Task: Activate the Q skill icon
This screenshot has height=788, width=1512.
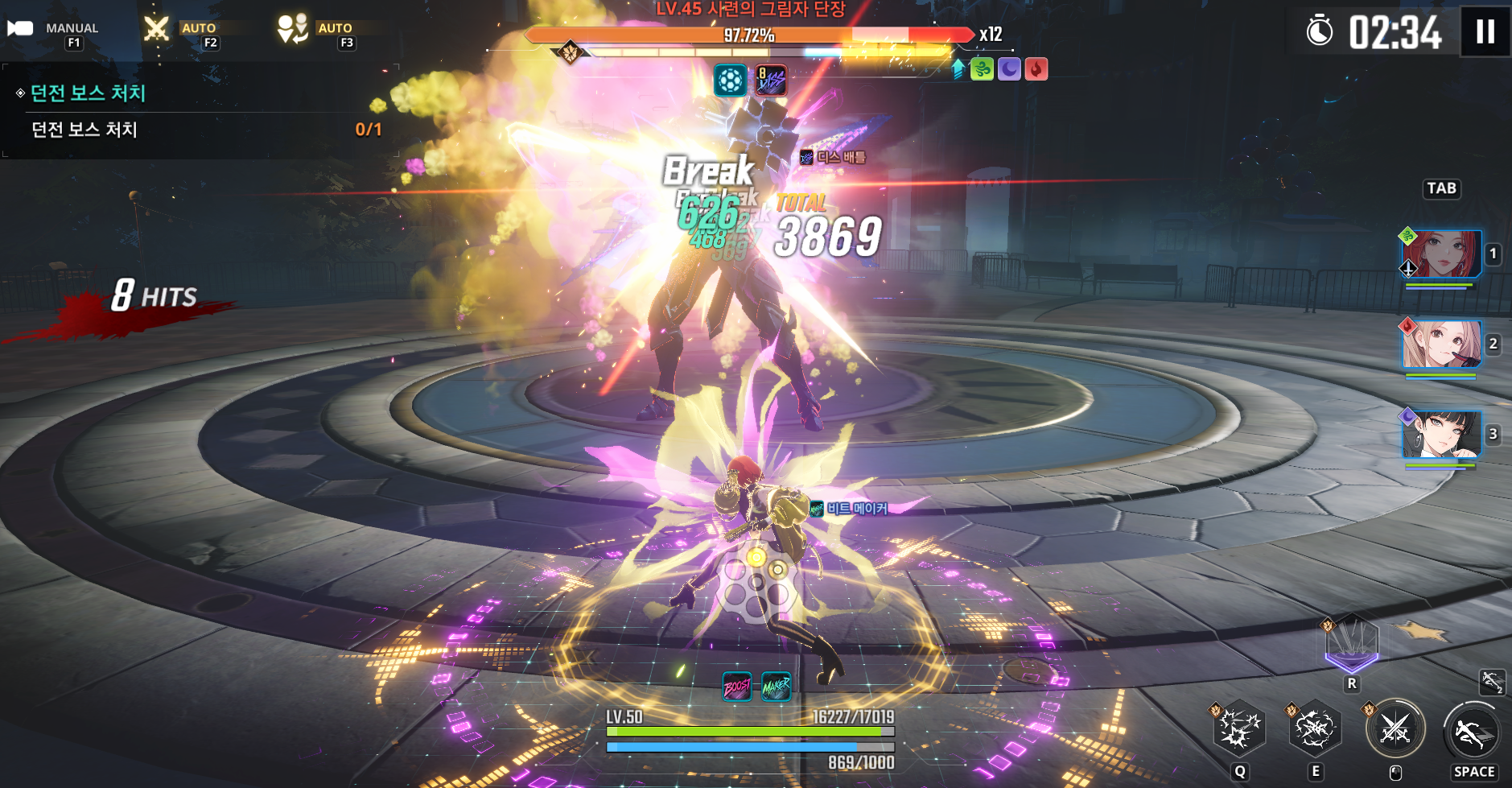Action: [1238, 729]
